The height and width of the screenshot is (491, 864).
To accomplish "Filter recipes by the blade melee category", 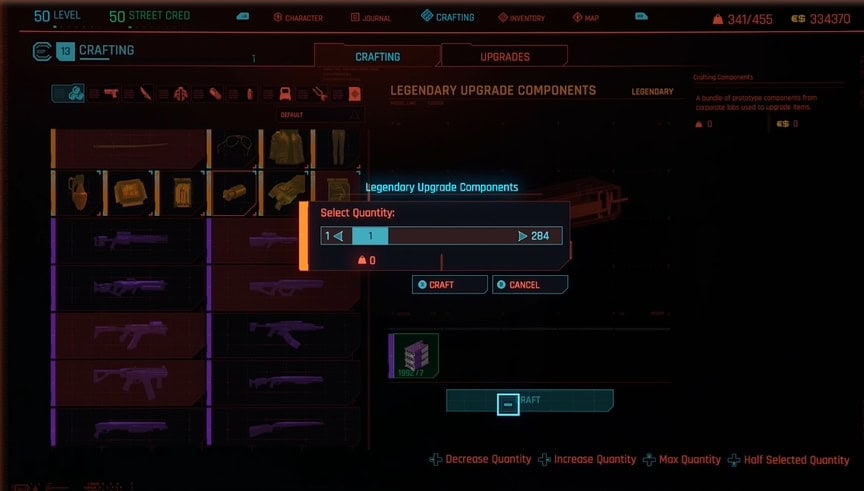I will coord(146,94).
